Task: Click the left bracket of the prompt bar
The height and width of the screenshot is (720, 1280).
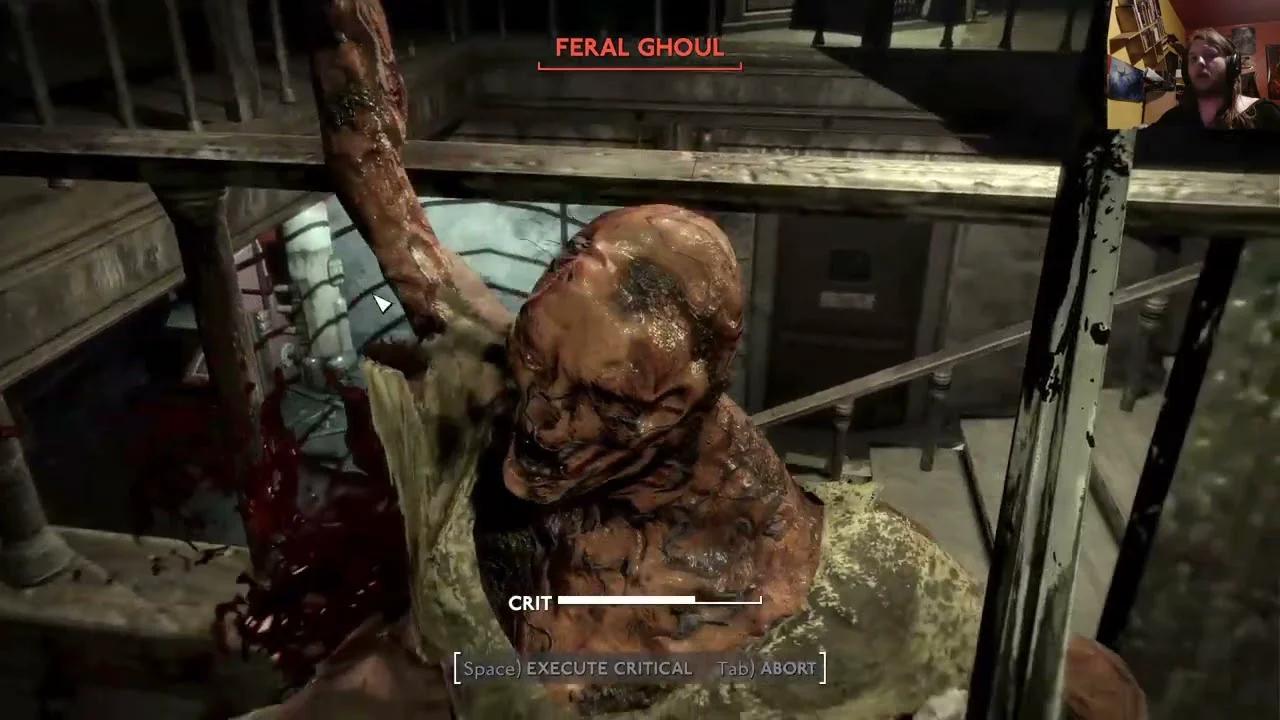Action: point(458,669)
